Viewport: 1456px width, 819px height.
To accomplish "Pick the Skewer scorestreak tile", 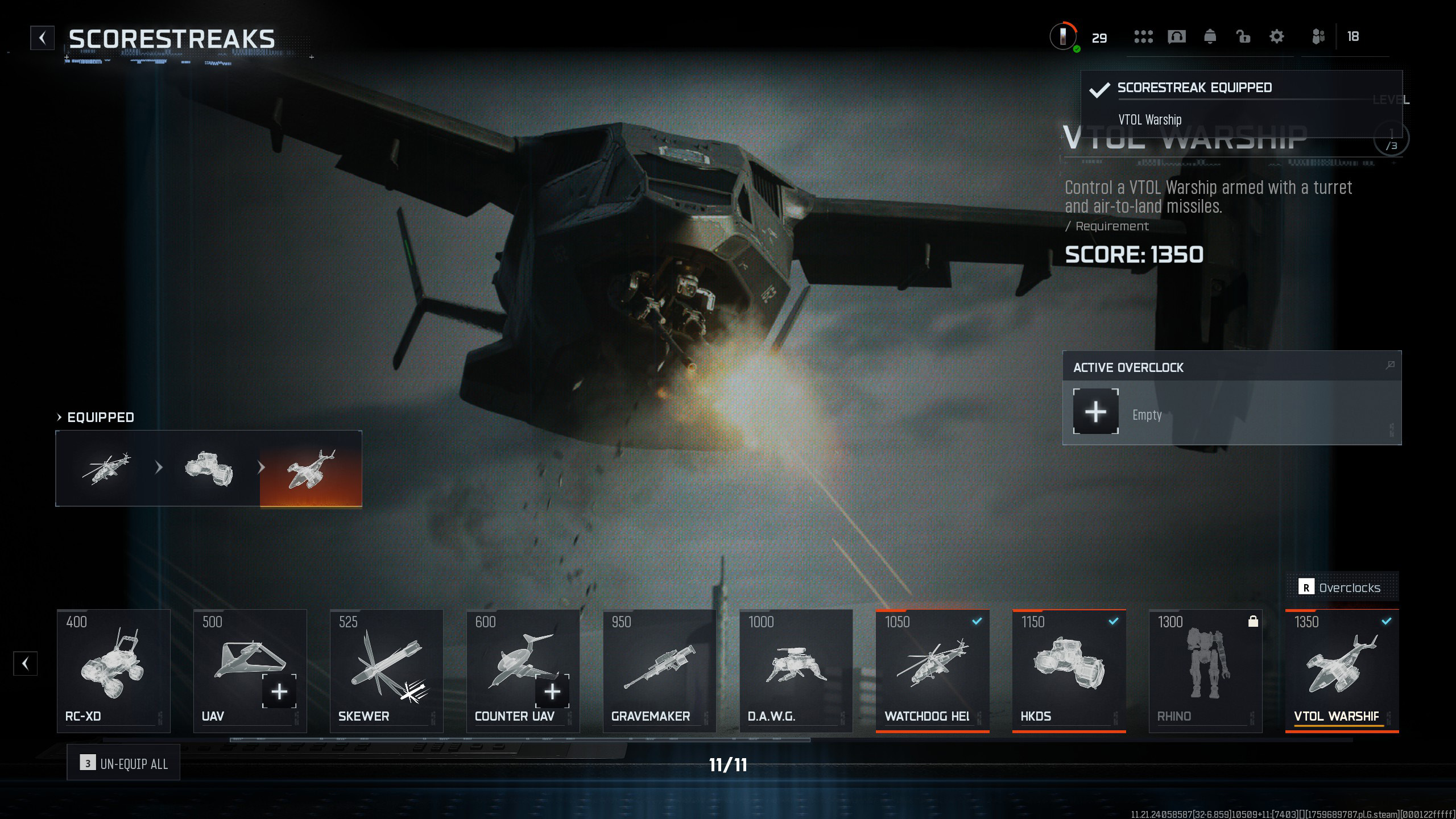I will [387, 671].
